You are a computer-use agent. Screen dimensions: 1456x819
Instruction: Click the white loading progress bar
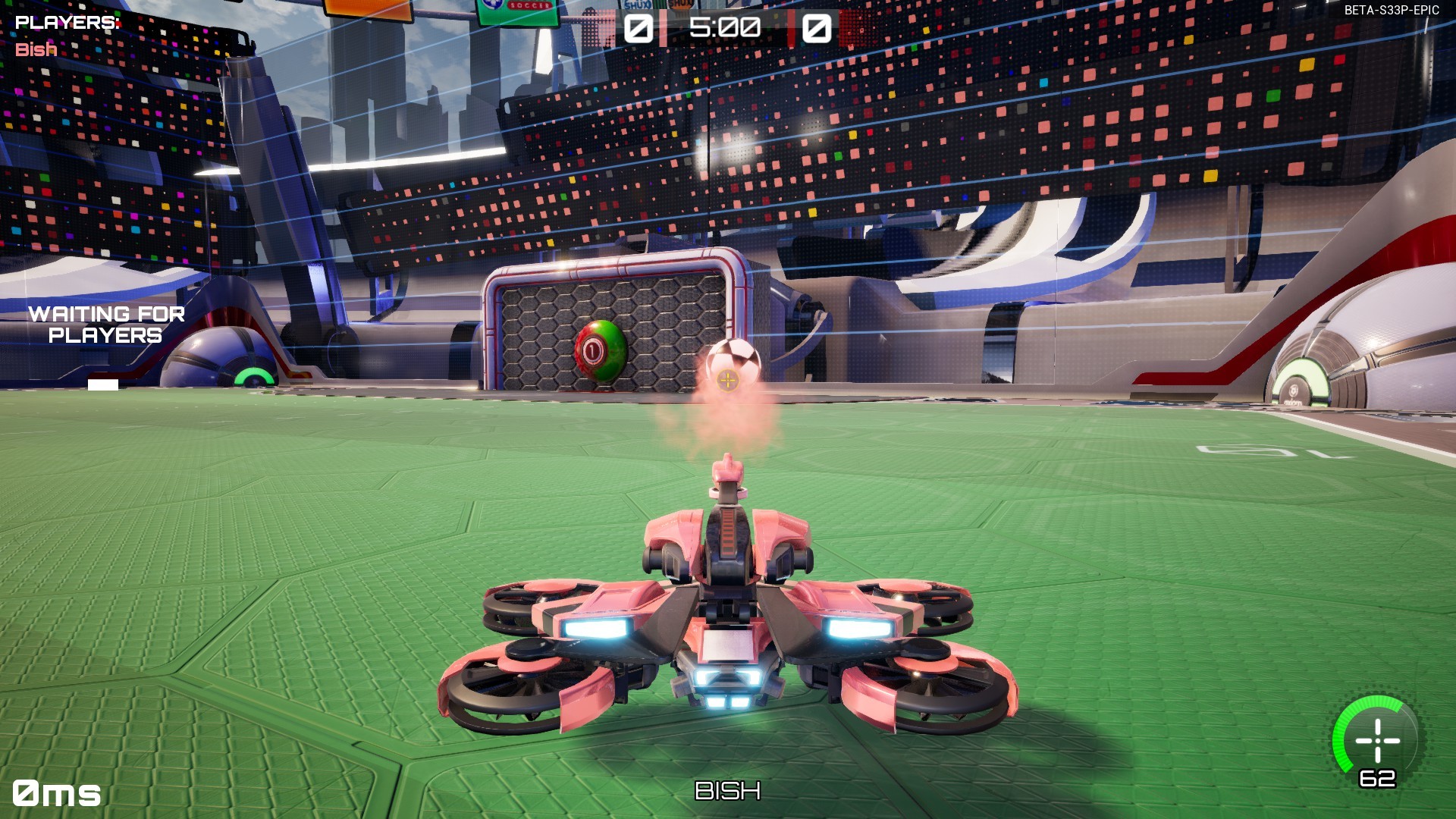click(103, 384)
